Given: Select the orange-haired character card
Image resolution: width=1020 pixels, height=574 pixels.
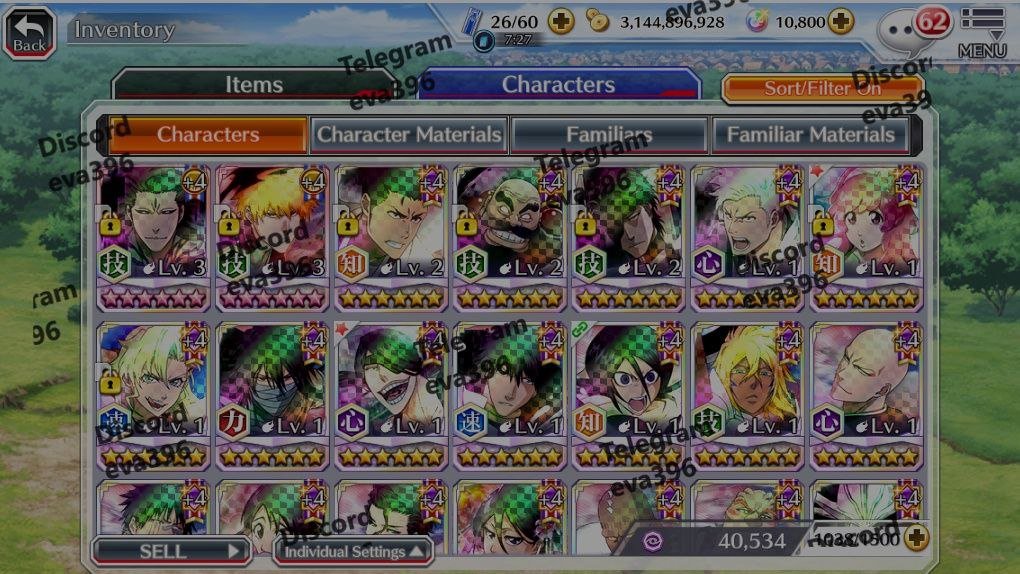Looking at the screenshot, I should pos(272,238).
